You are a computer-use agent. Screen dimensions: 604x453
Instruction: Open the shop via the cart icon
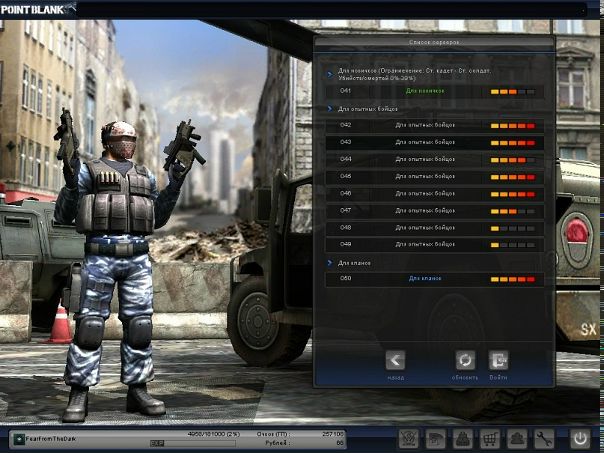[x=491, y=438]
